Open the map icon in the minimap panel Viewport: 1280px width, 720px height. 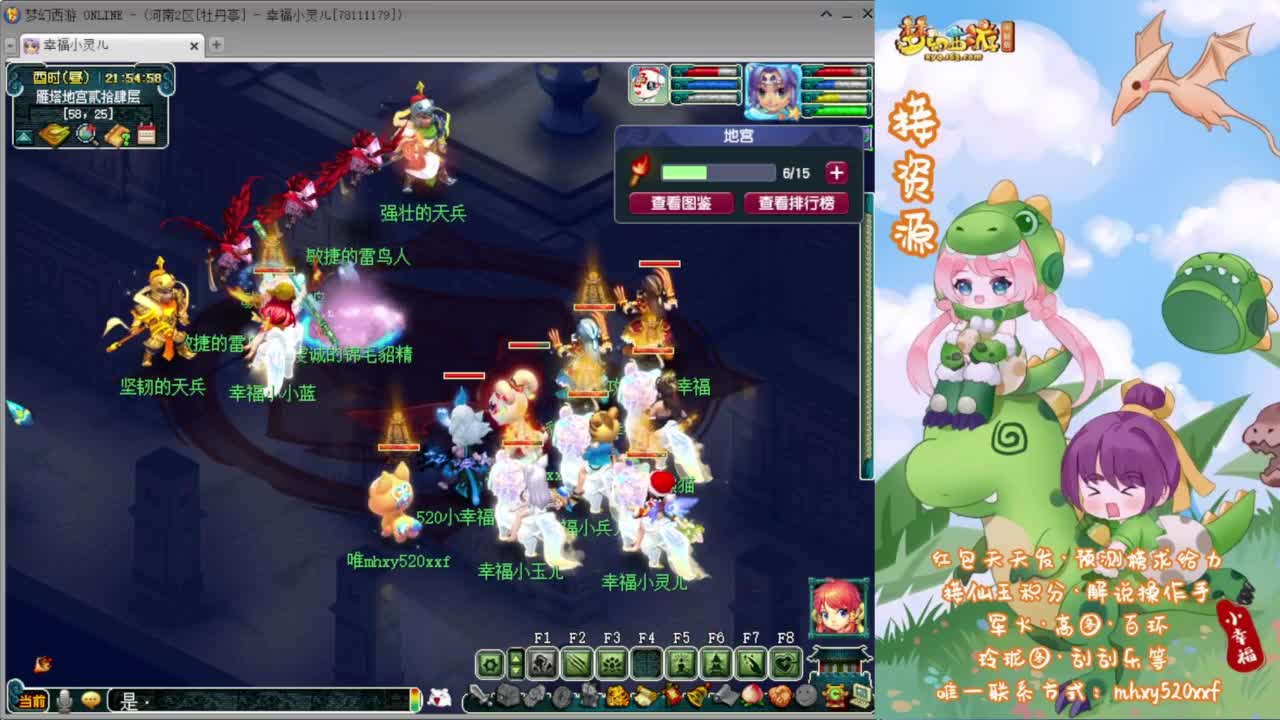tap(54, 135)
